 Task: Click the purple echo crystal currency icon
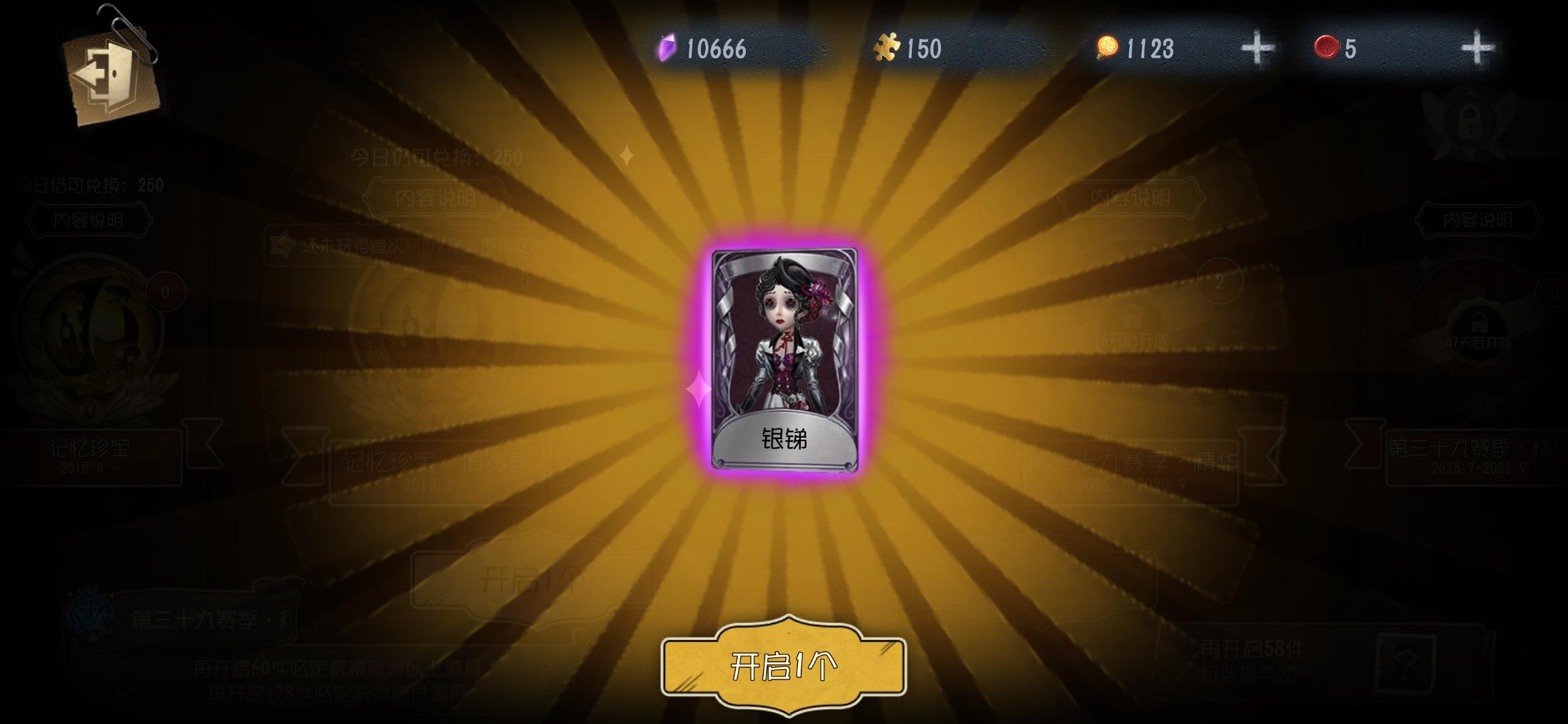click(x=666, y=48)
